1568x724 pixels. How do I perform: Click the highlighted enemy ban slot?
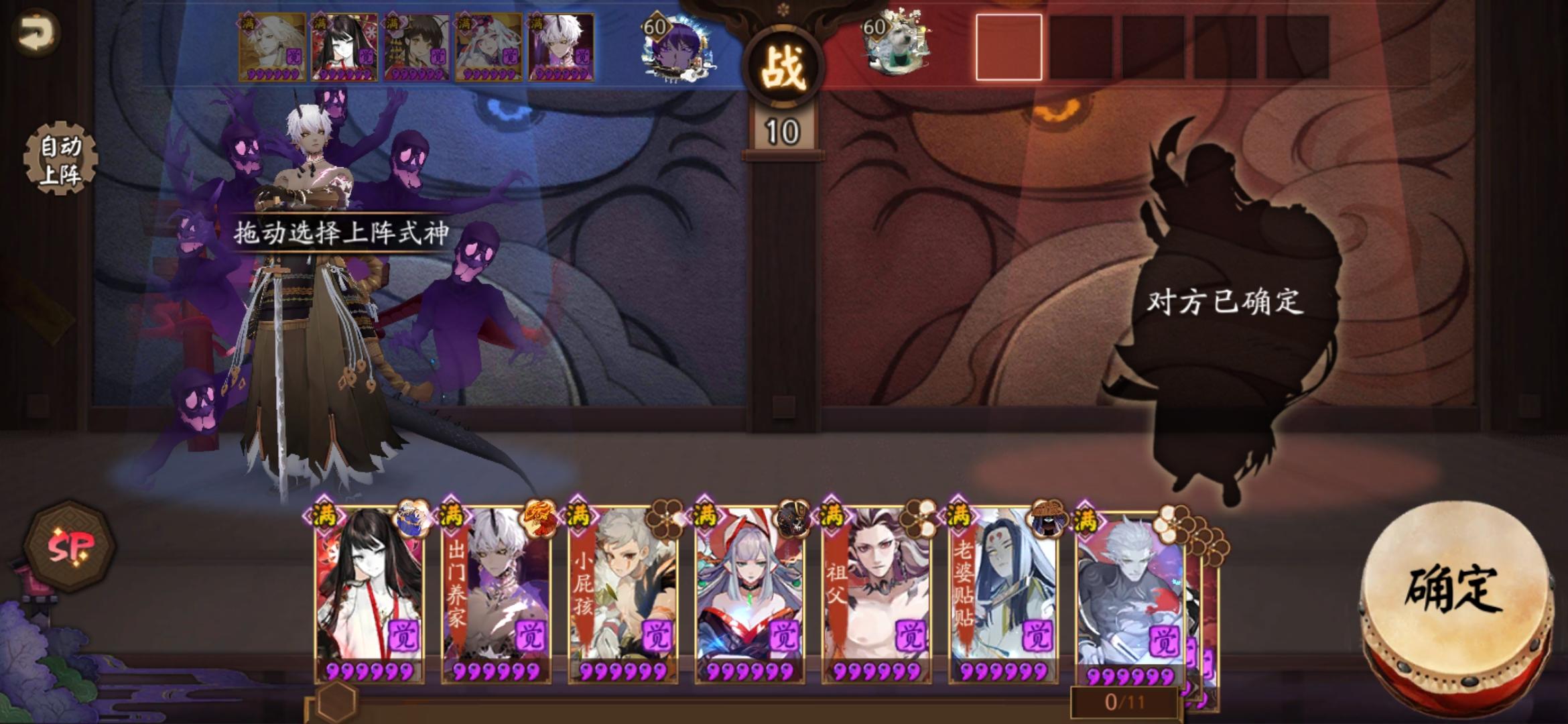click(1008, 47)
